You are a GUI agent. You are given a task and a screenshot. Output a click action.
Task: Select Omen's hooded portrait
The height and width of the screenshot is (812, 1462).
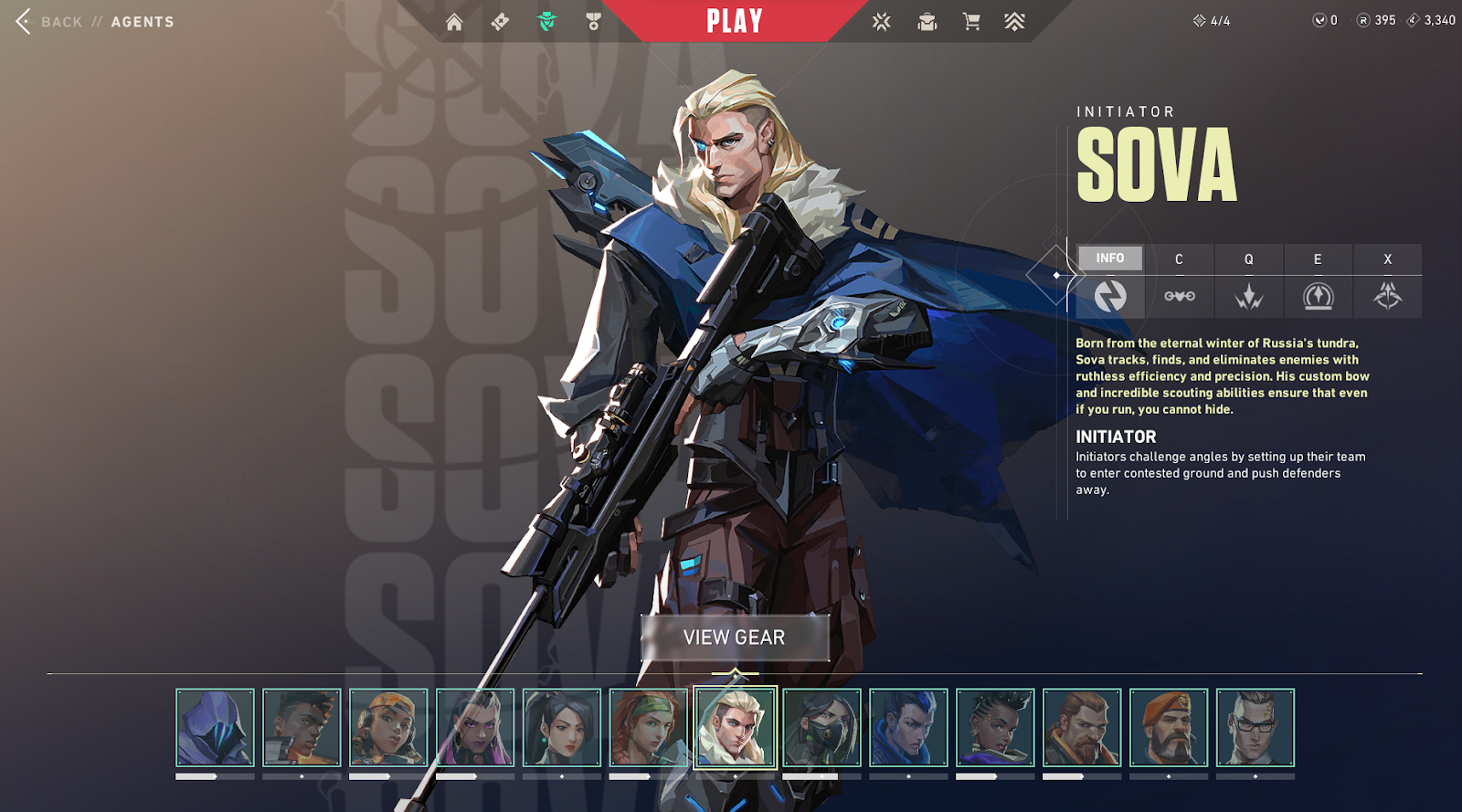point(215,727)
